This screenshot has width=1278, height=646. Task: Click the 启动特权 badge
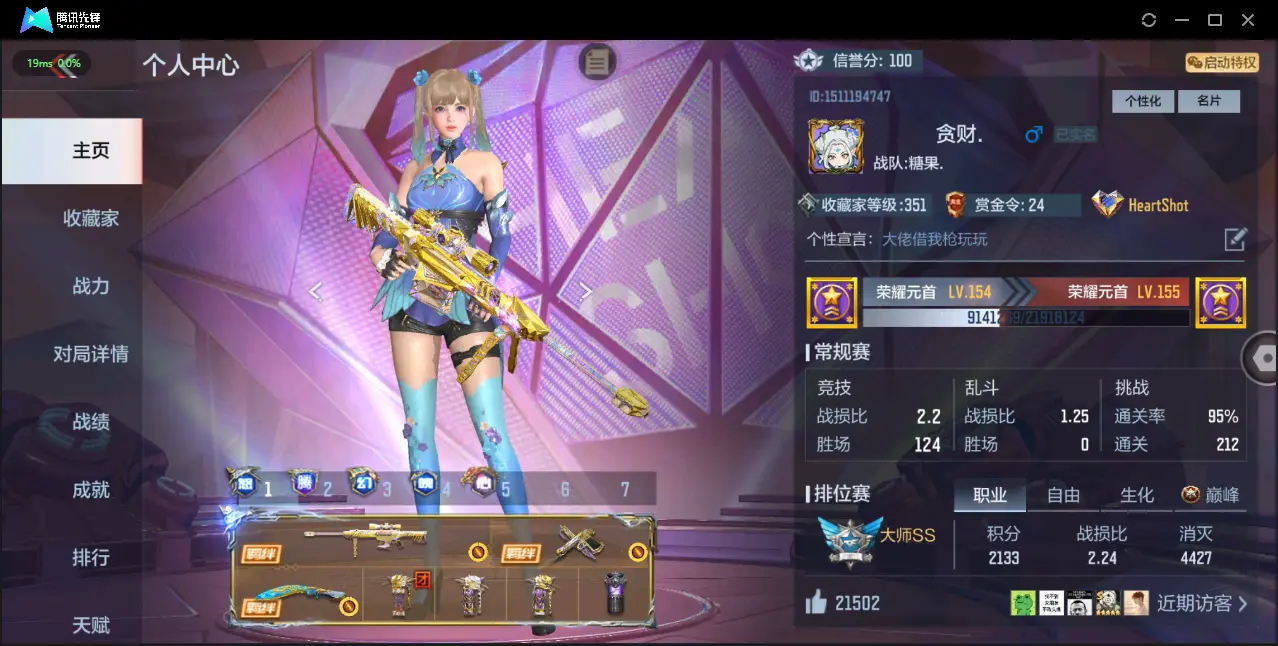pyautogui.click(x=1221, y=62)
